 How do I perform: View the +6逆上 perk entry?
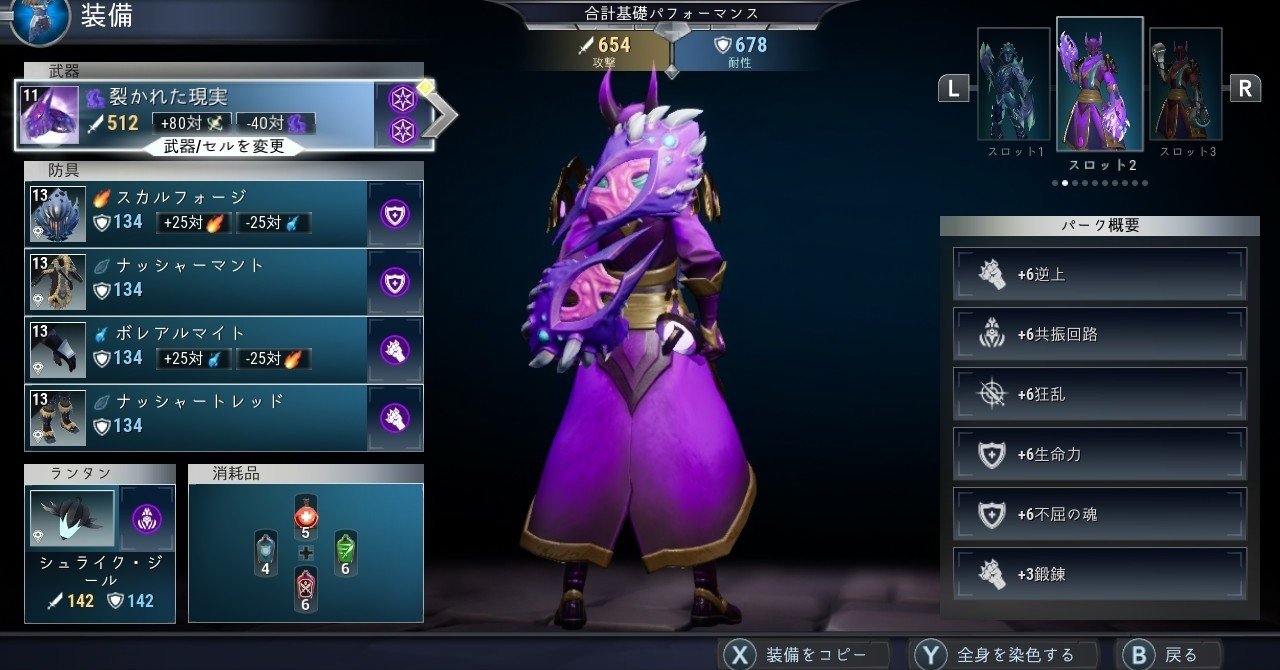pos(1100,274)
